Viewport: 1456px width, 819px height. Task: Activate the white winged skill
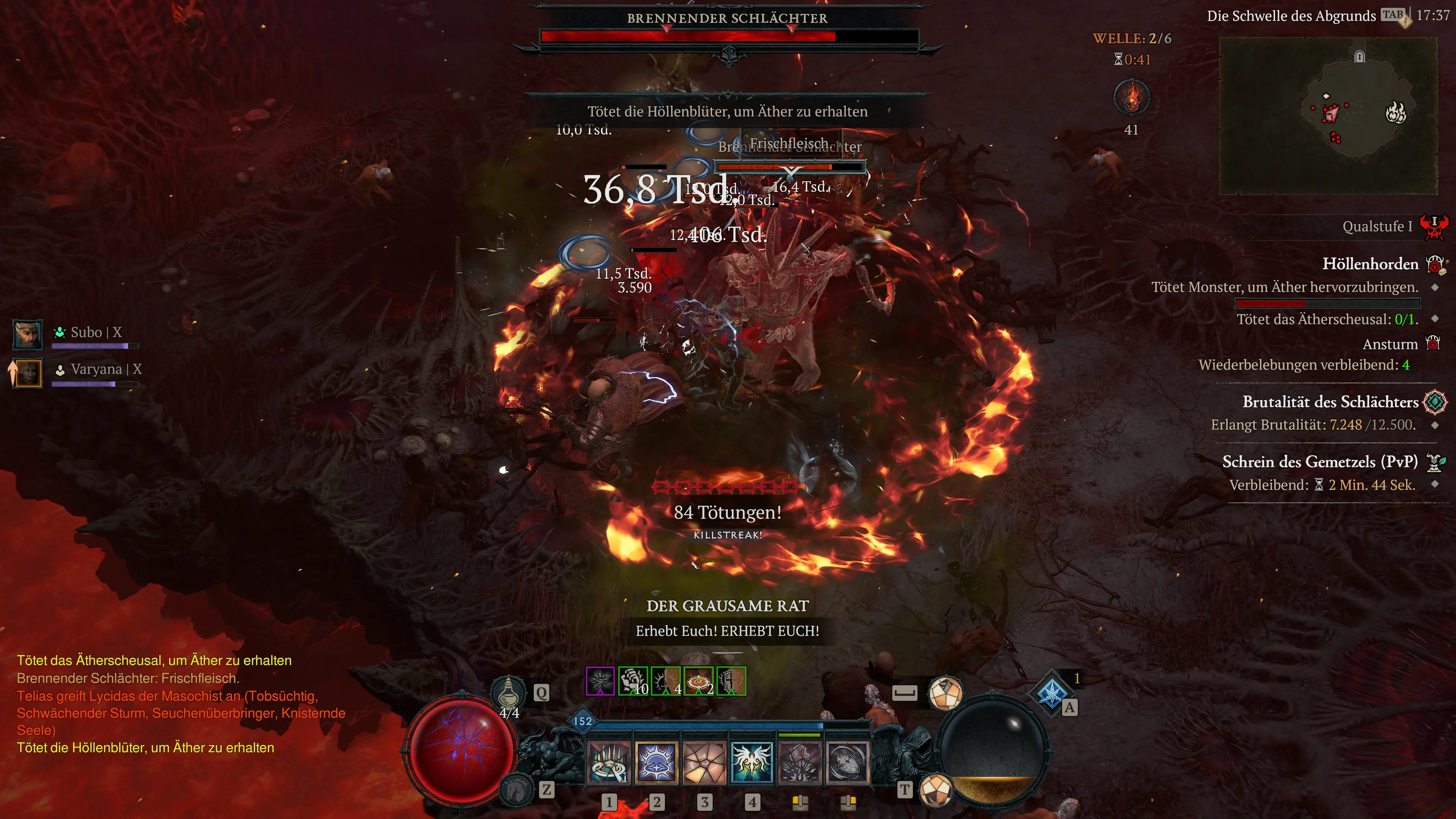point(752,763)
